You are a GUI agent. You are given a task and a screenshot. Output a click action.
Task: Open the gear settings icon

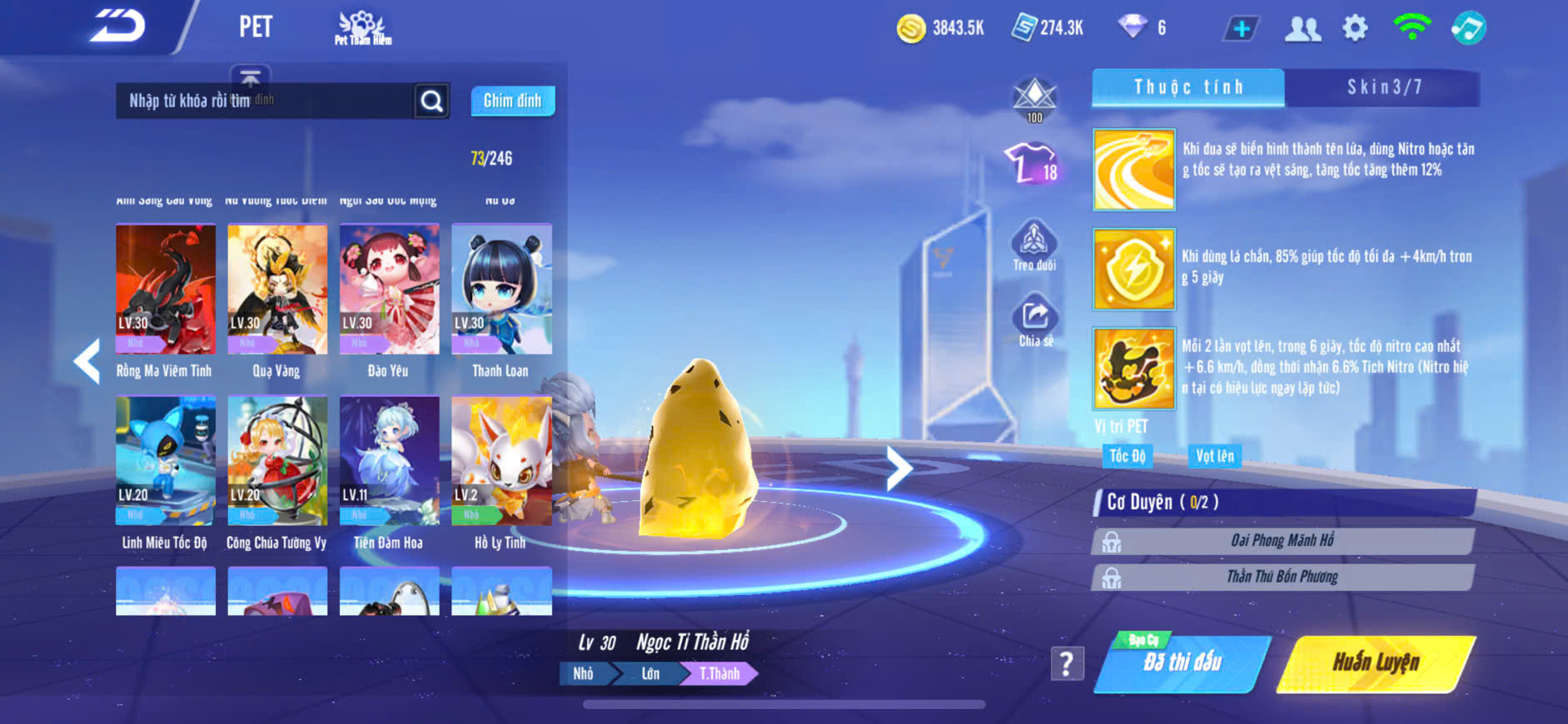tap(1355, 28)
